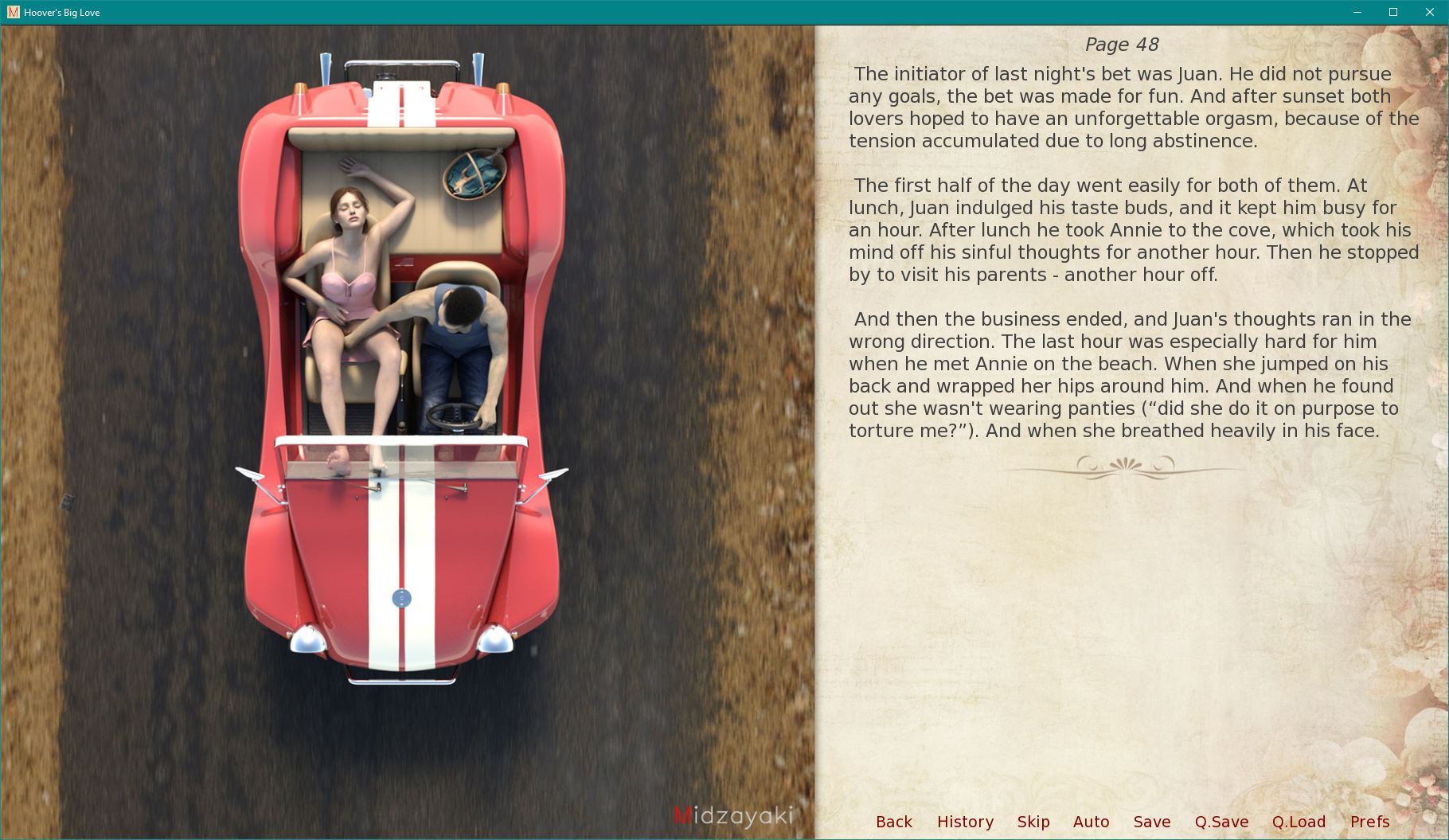The height and width of the screenshot is (840, 1449).
Task: Open the Save menu
Action: (1151, 822)
